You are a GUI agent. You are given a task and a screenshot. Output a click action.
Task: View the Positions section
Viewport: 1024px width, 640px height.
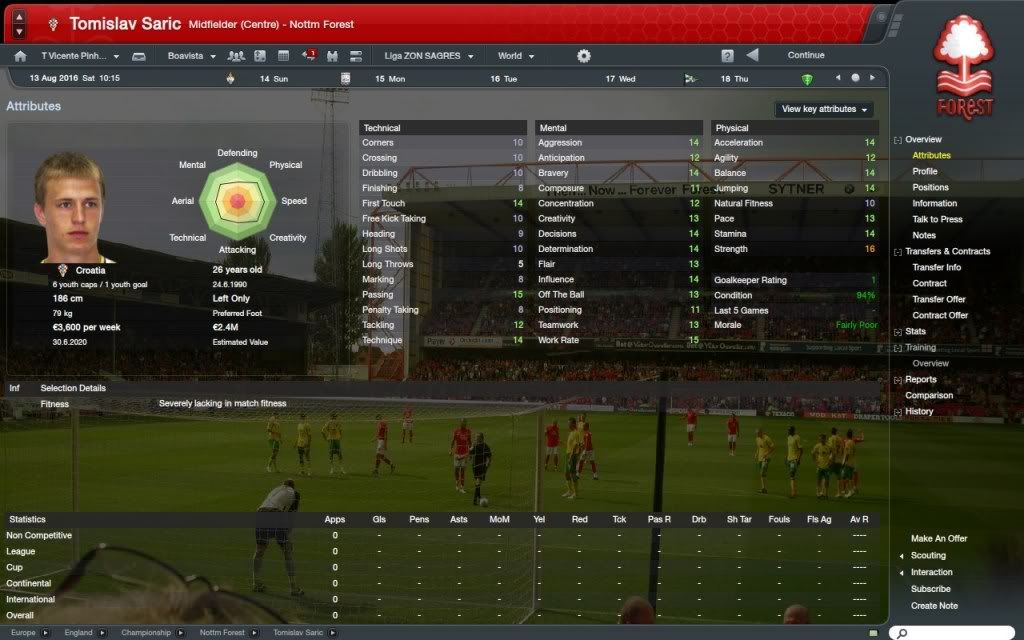click(x=930, y=188)
